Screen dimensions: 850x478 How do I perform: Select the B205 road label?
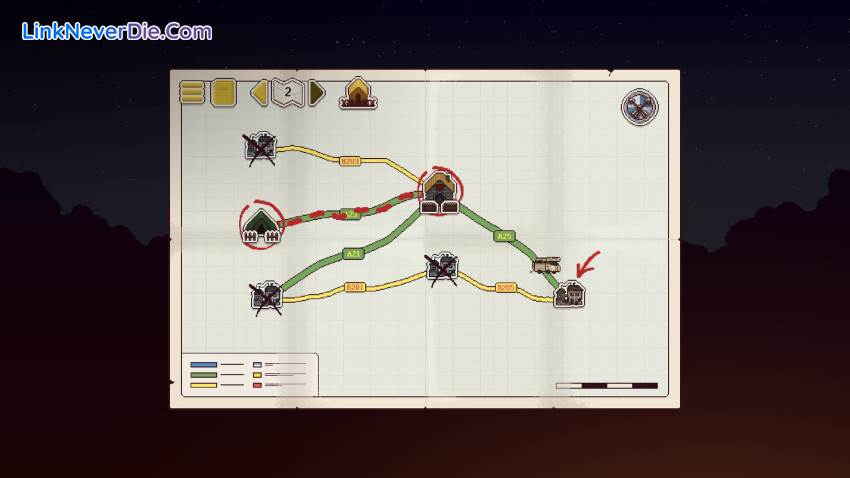coord(506,287)
